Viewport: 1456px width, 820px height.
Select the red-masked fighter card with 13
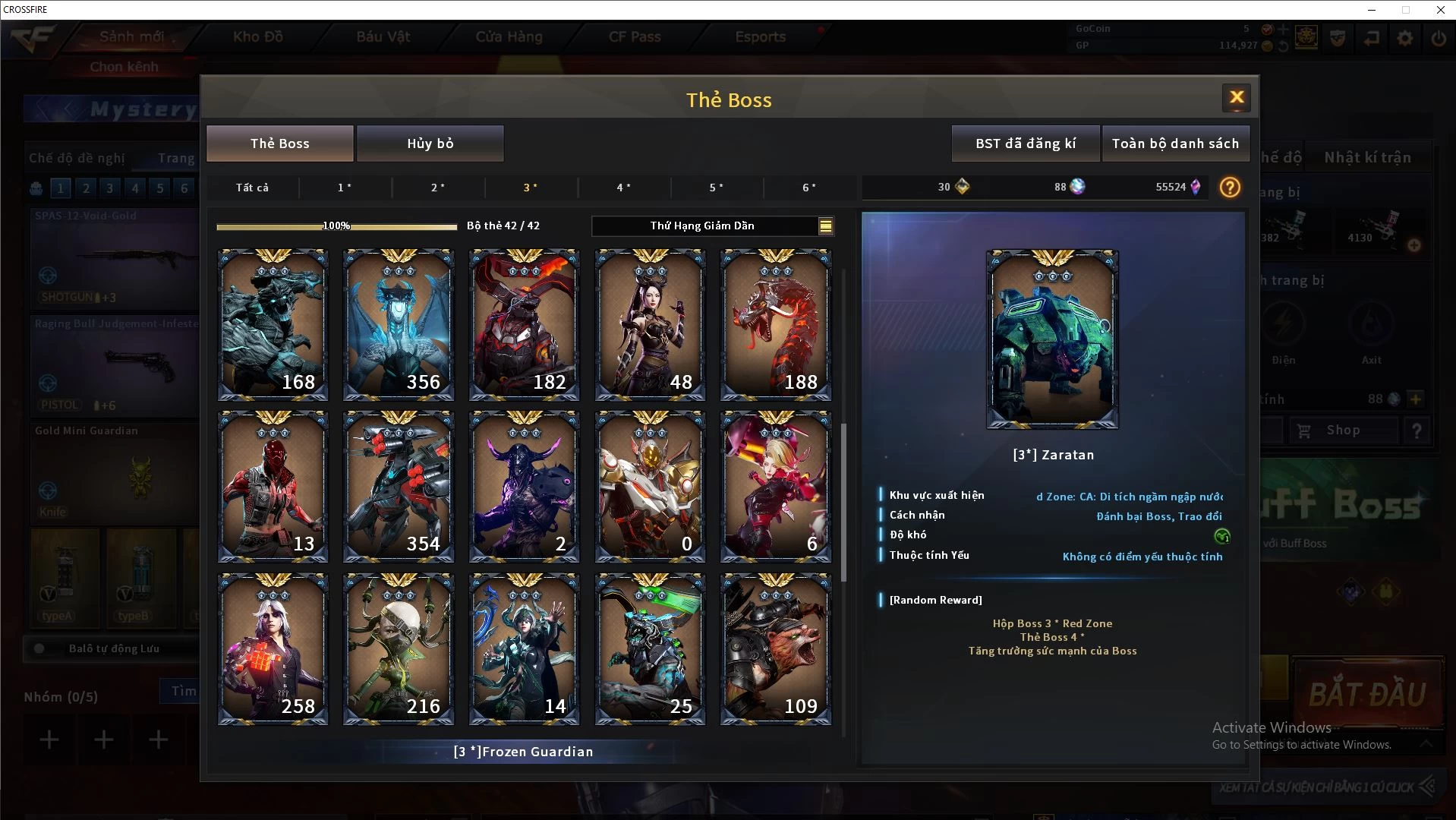[x=273, y=487]
